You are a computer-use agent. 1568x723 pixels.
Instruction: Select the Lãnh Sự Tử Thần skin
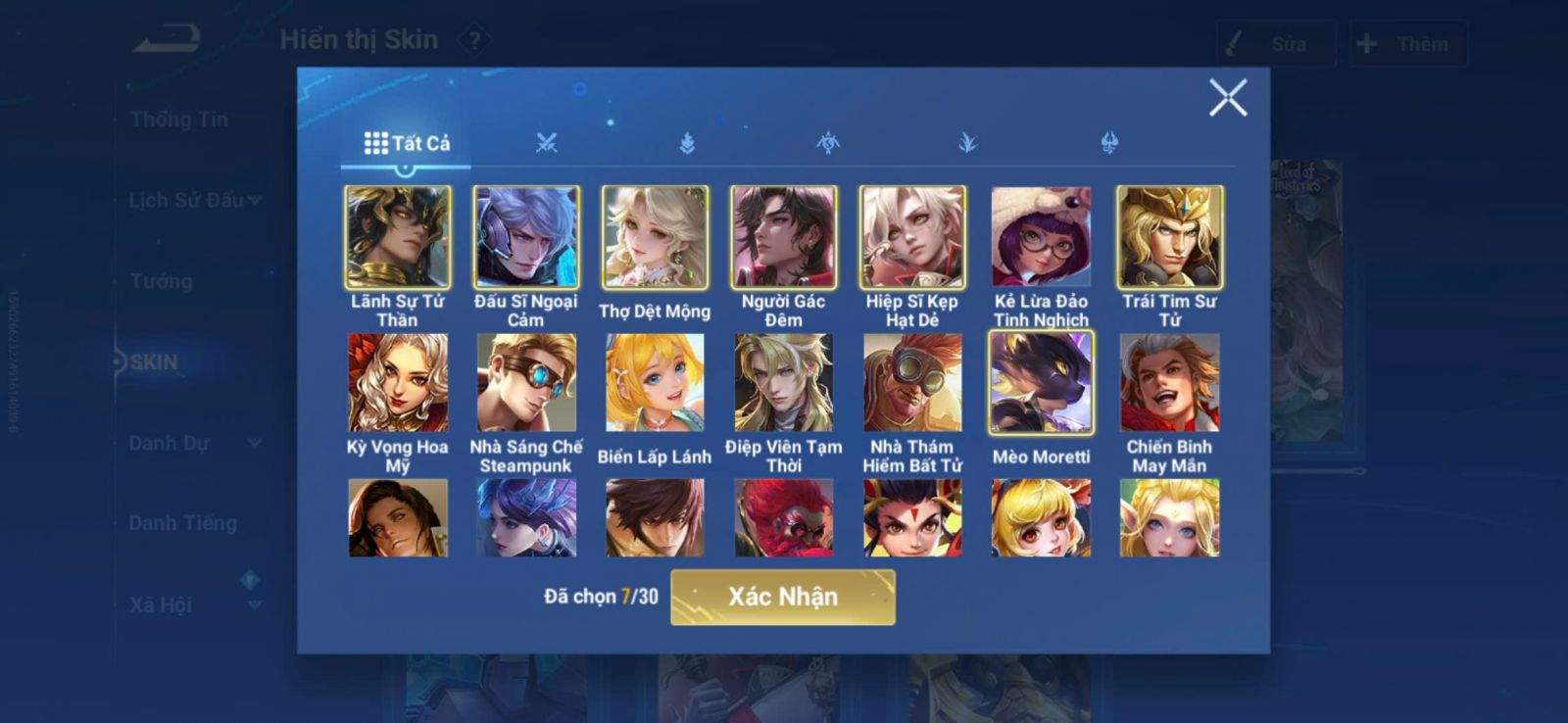(398, 237)
